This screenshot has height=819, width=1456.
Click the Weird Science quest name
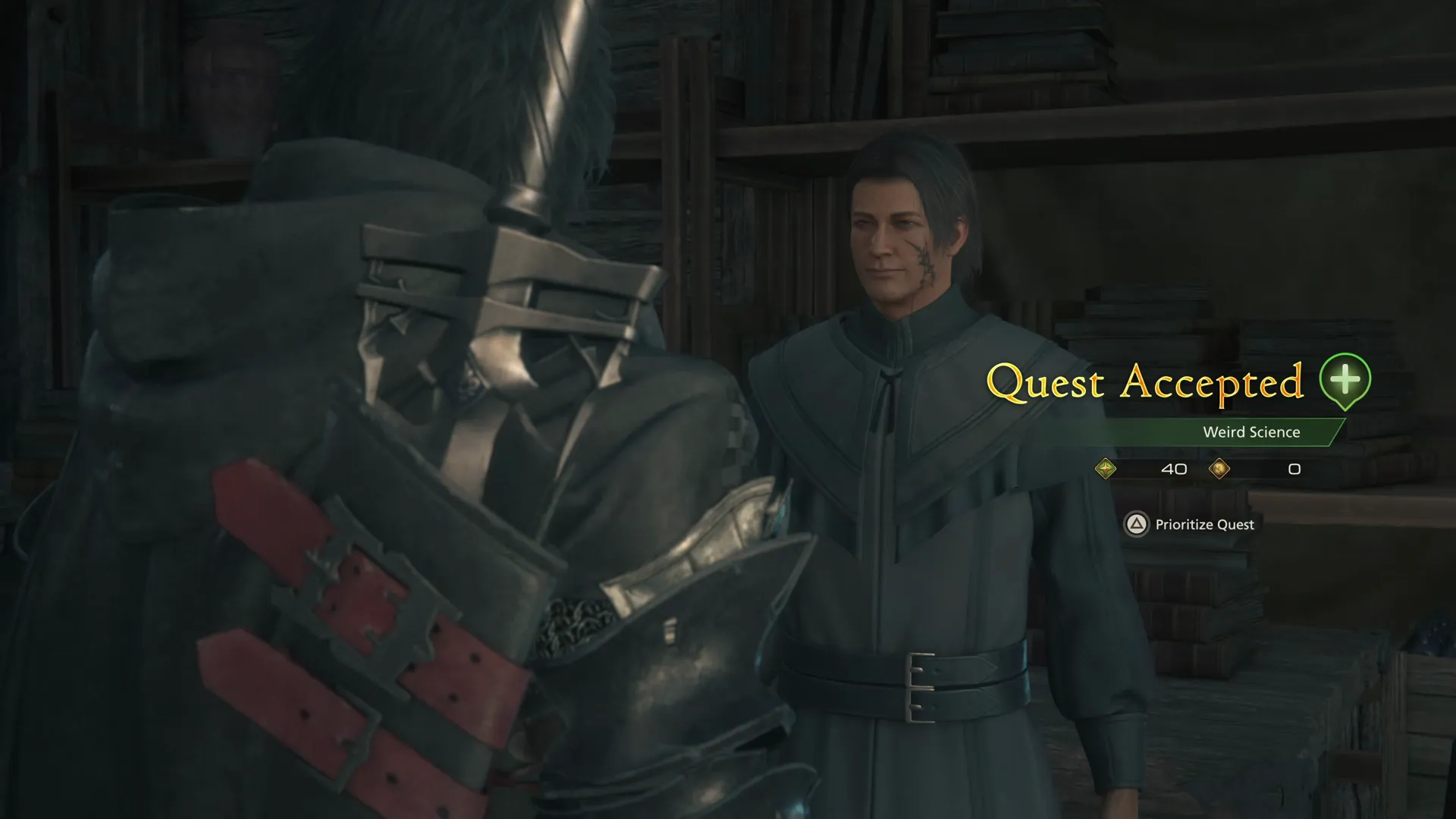coord(1251,431)
